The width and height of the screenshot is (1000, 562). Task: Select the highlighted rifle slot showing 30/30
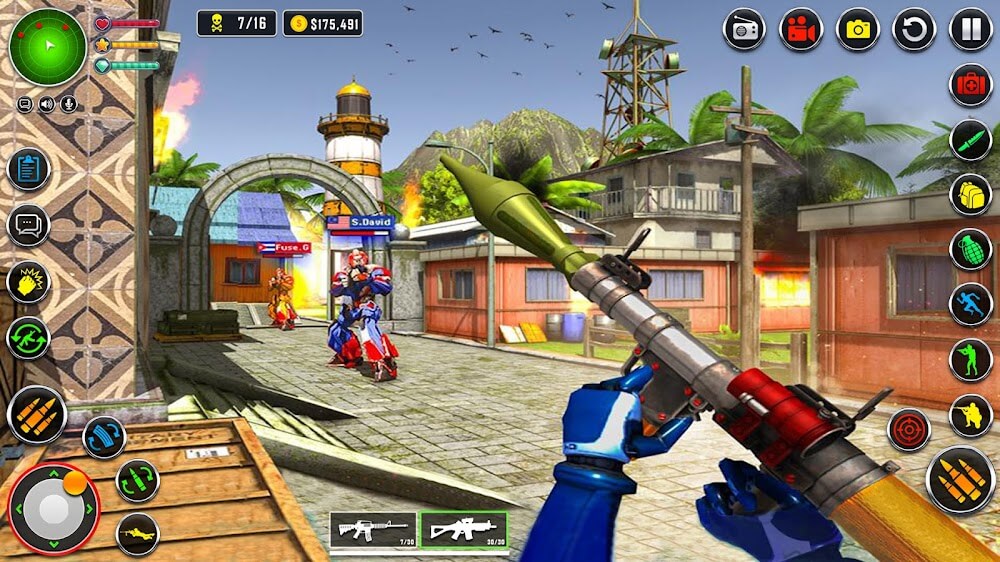click(462, 530)
